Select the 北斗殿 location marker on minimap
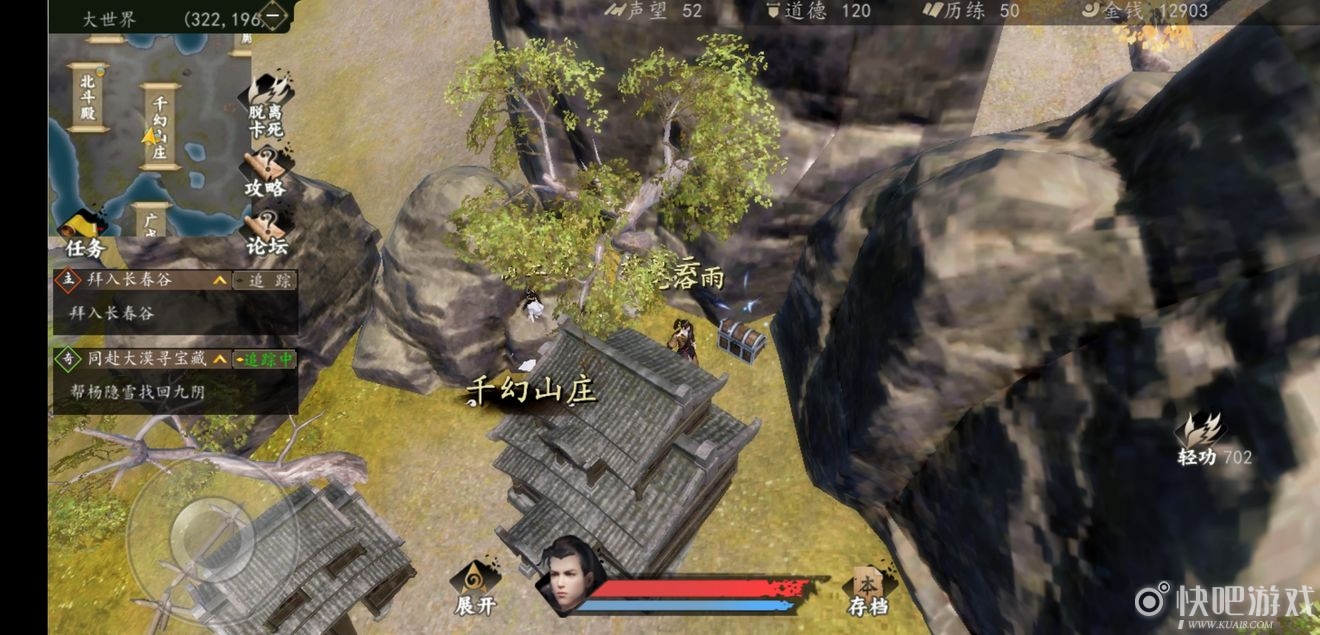Viewport: 1320px width, 635px height. pos(87,98)
